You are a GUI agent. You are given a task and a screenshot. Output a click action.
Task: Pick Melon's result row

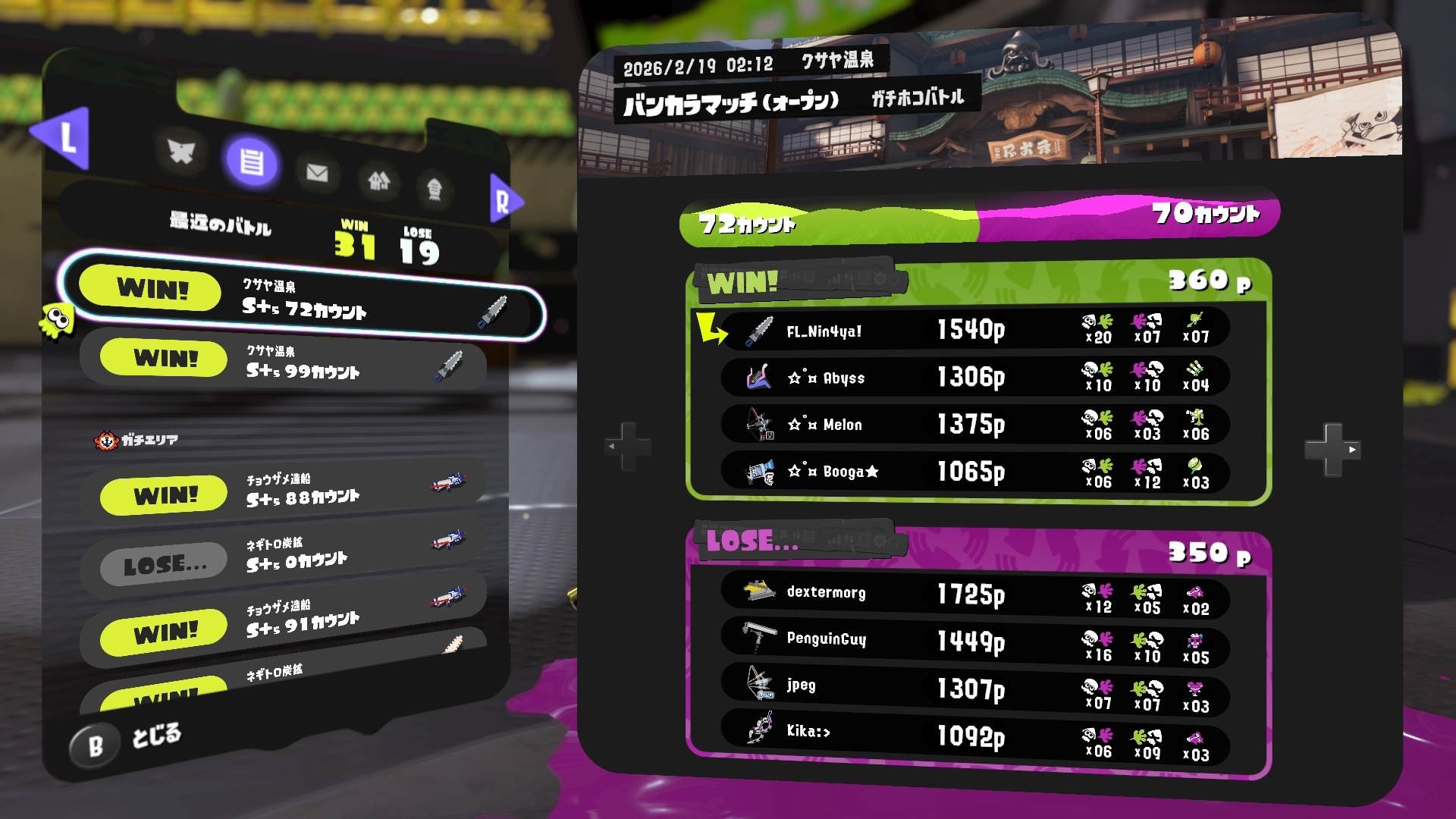point(974,424)
